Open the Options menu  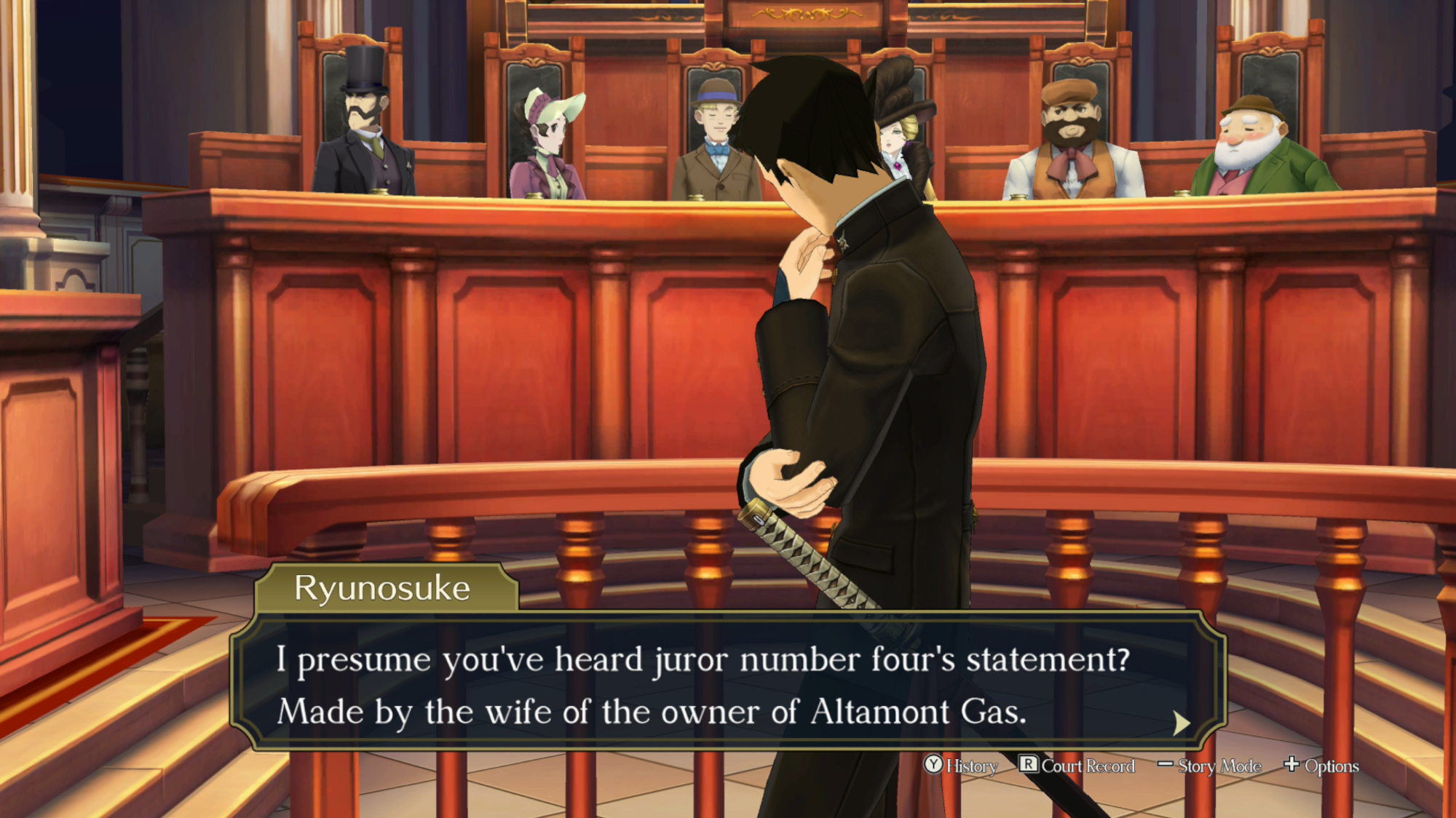pyautogui.click(x=1321, y=766)
